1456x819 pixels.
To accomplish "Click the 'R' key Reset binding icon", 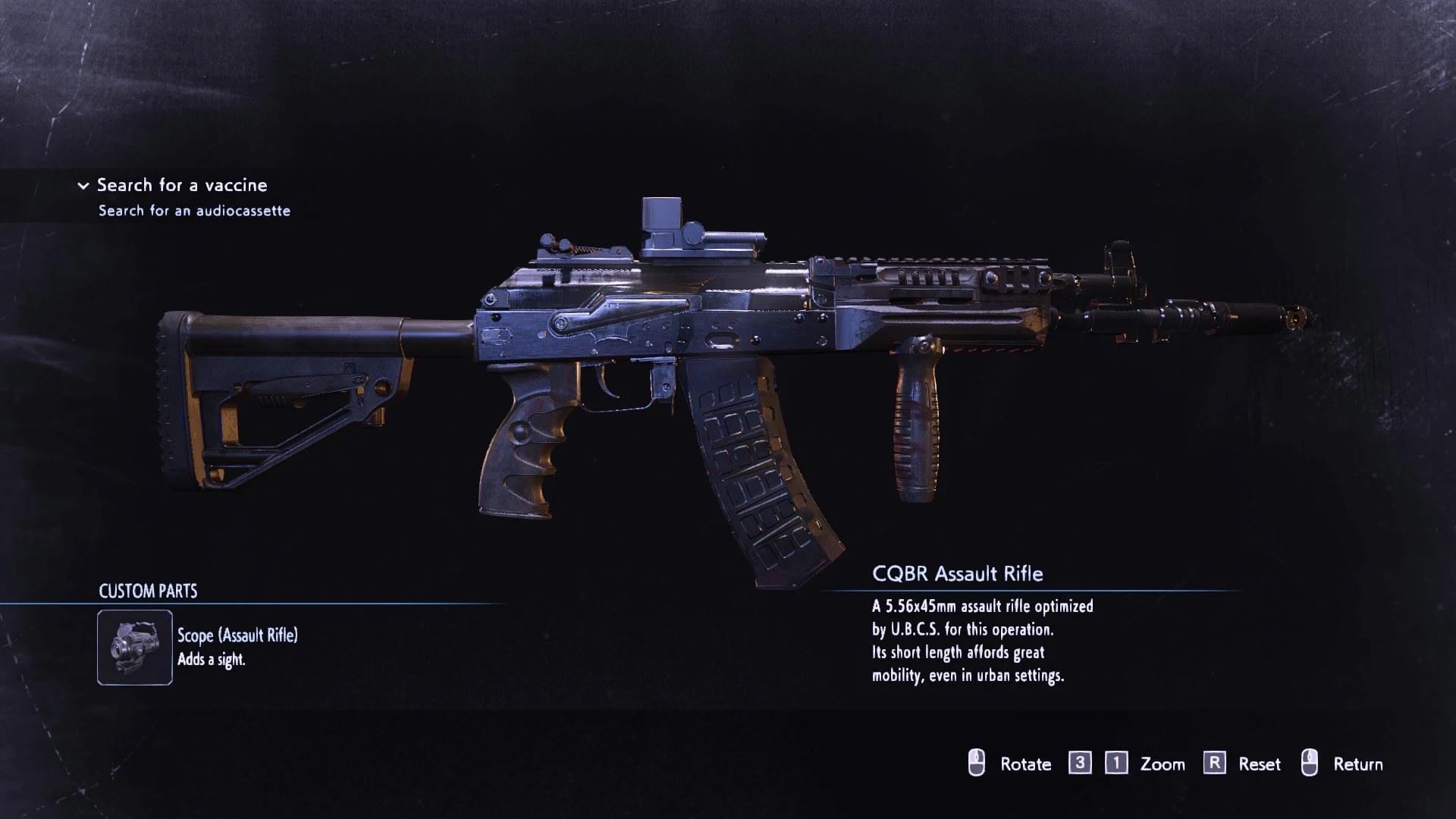I will coord(1214,764).
